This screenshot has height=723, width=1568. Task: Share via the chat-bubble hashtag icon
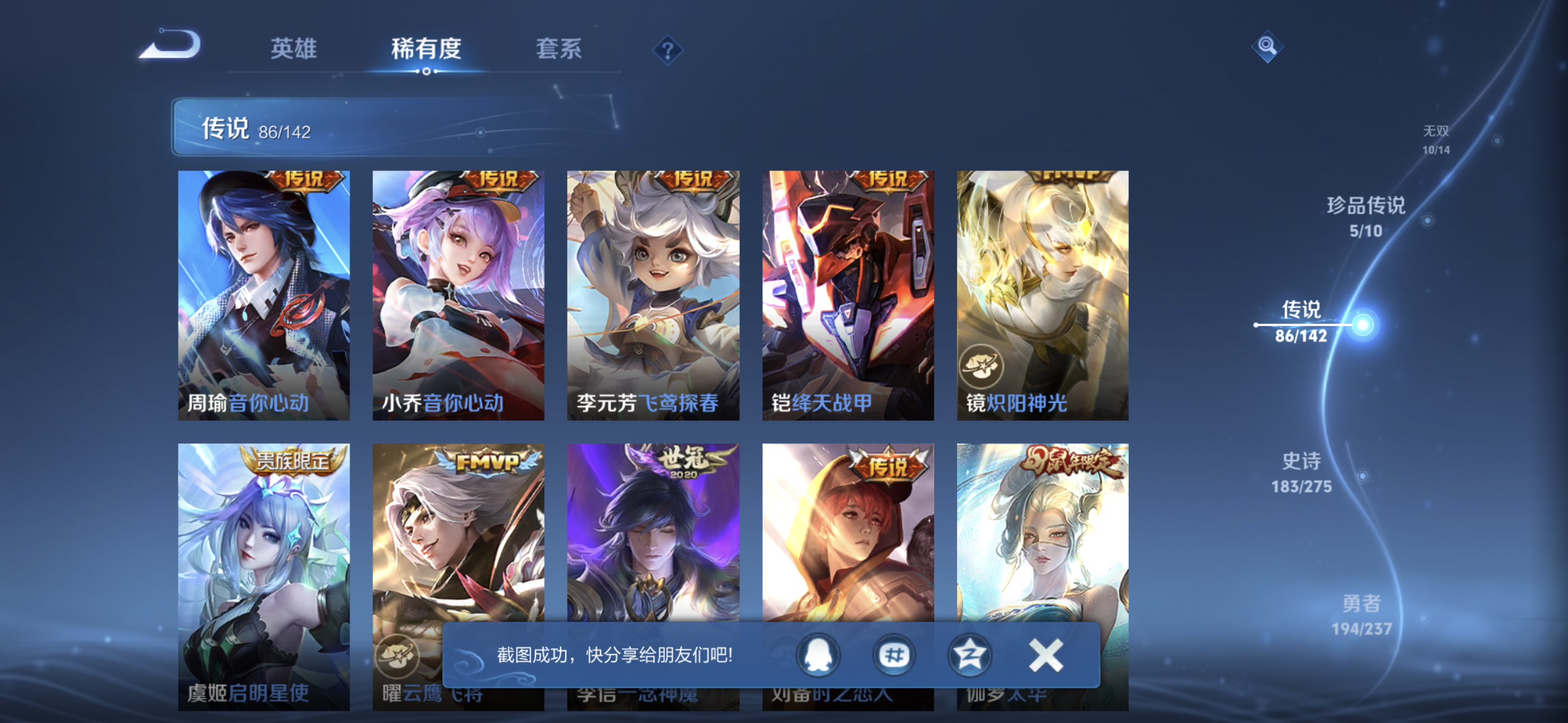(x=894, y=655)
